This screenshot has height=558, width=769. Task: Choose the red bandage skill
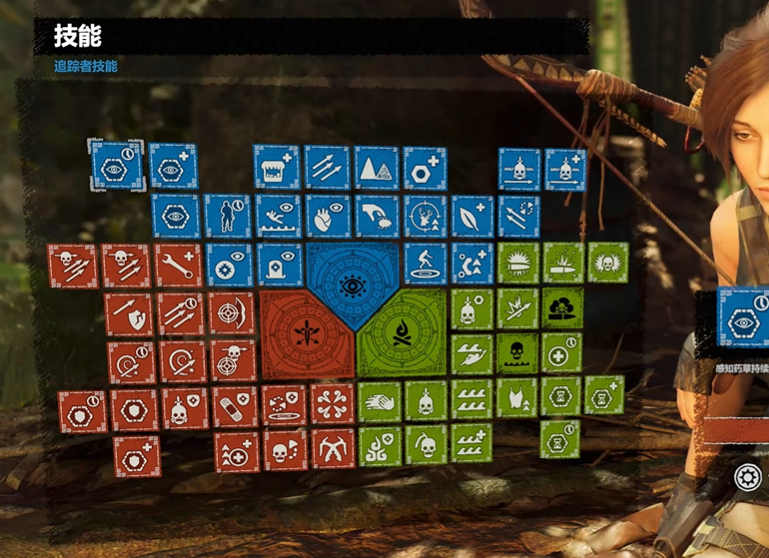(235, 406)
